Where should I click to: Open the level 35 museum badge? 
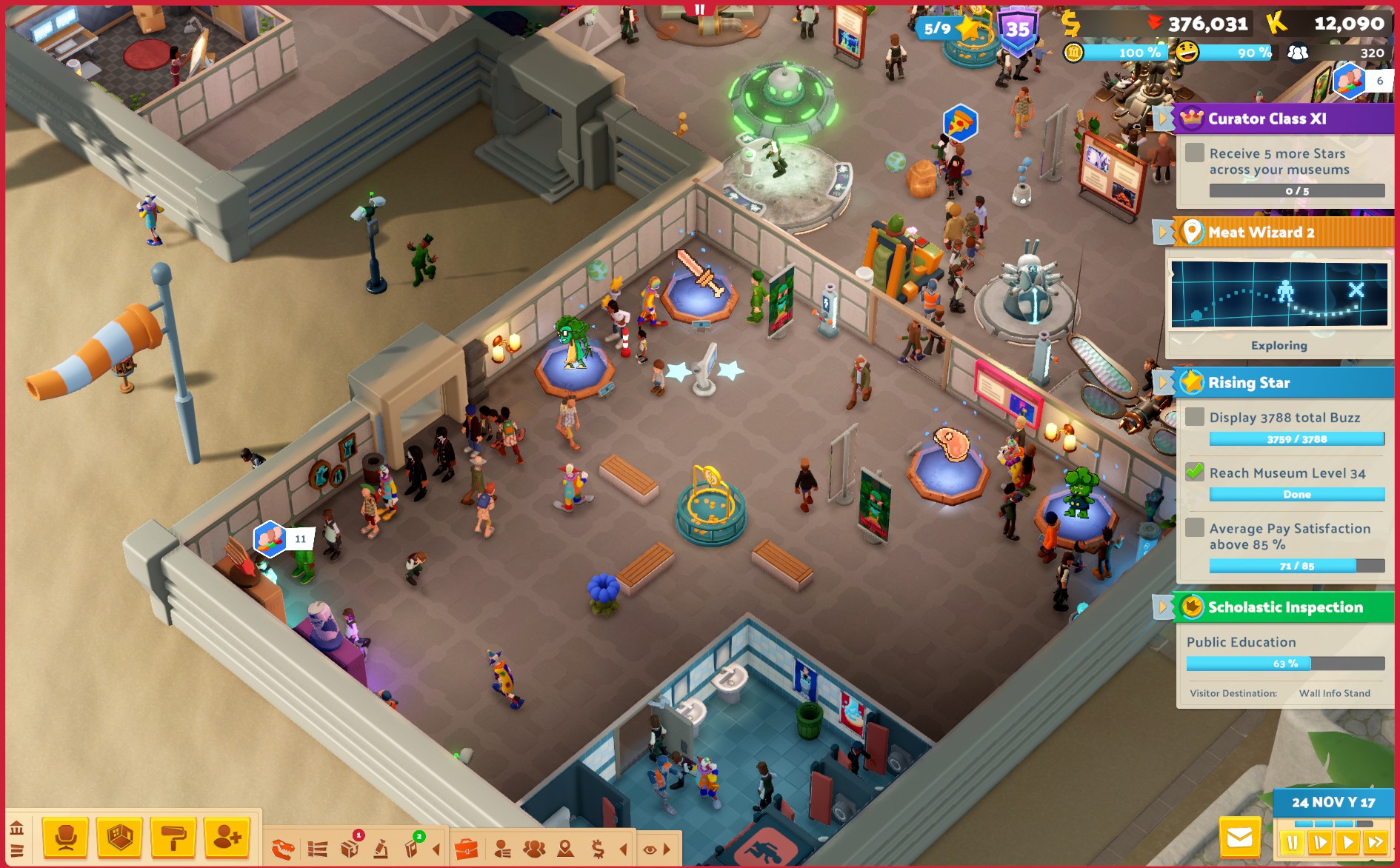click(1018, 30)
